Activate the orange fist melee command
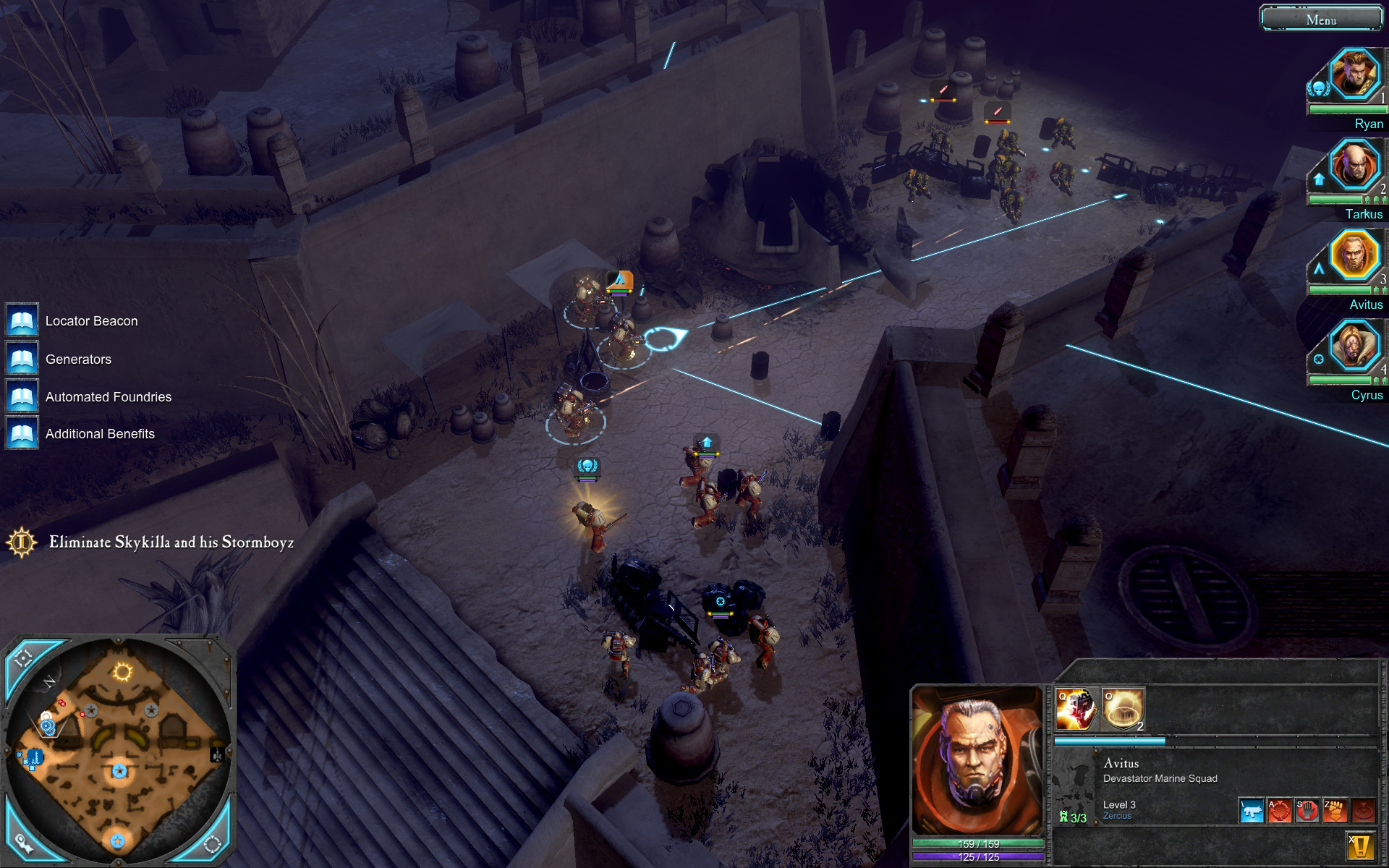1389x868 pixels. [1335, 811]
